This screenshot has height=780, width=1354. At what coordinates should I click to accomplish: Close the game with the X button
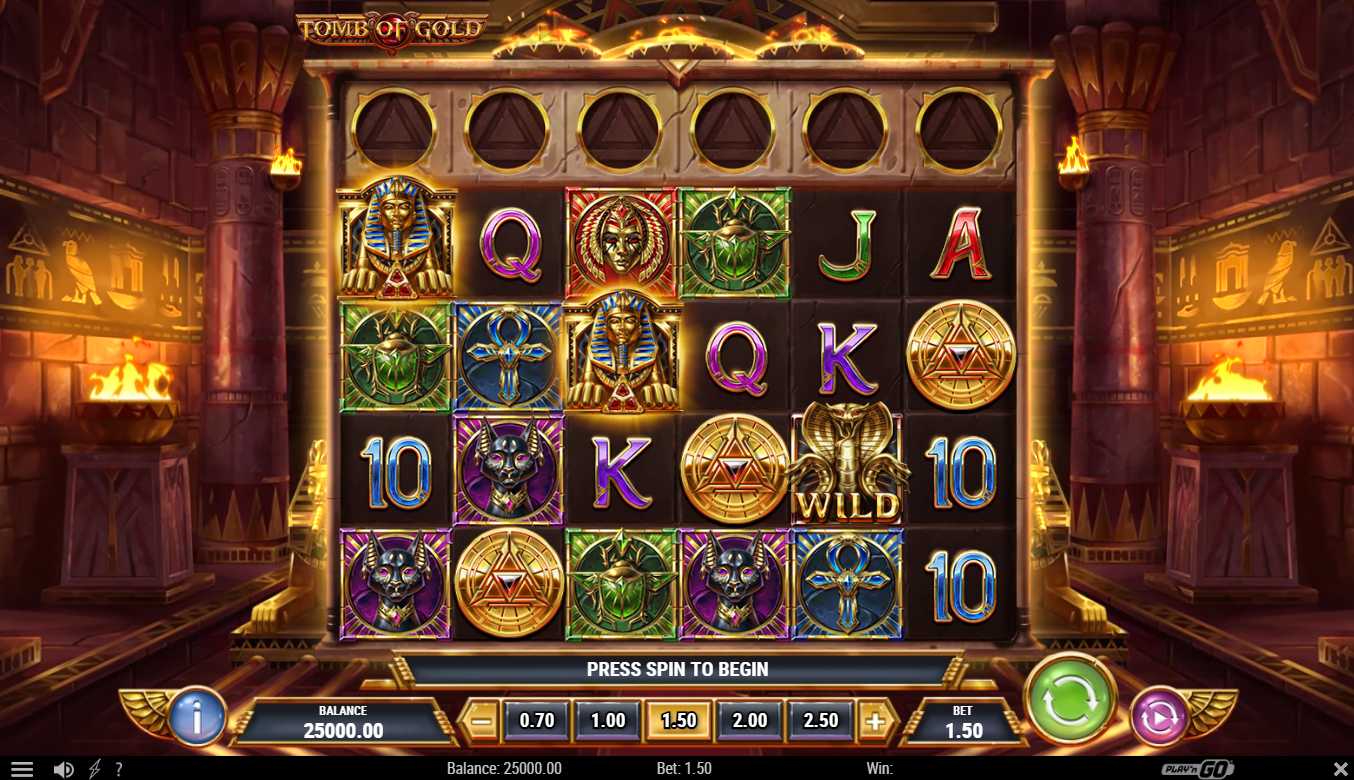[x=1340, y=769]
